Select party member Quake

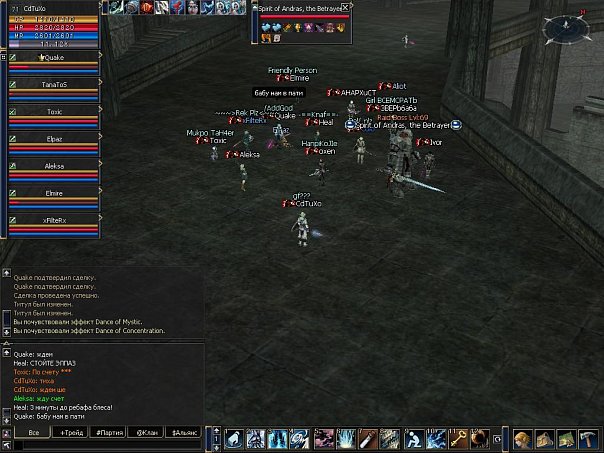click(54, 58)
